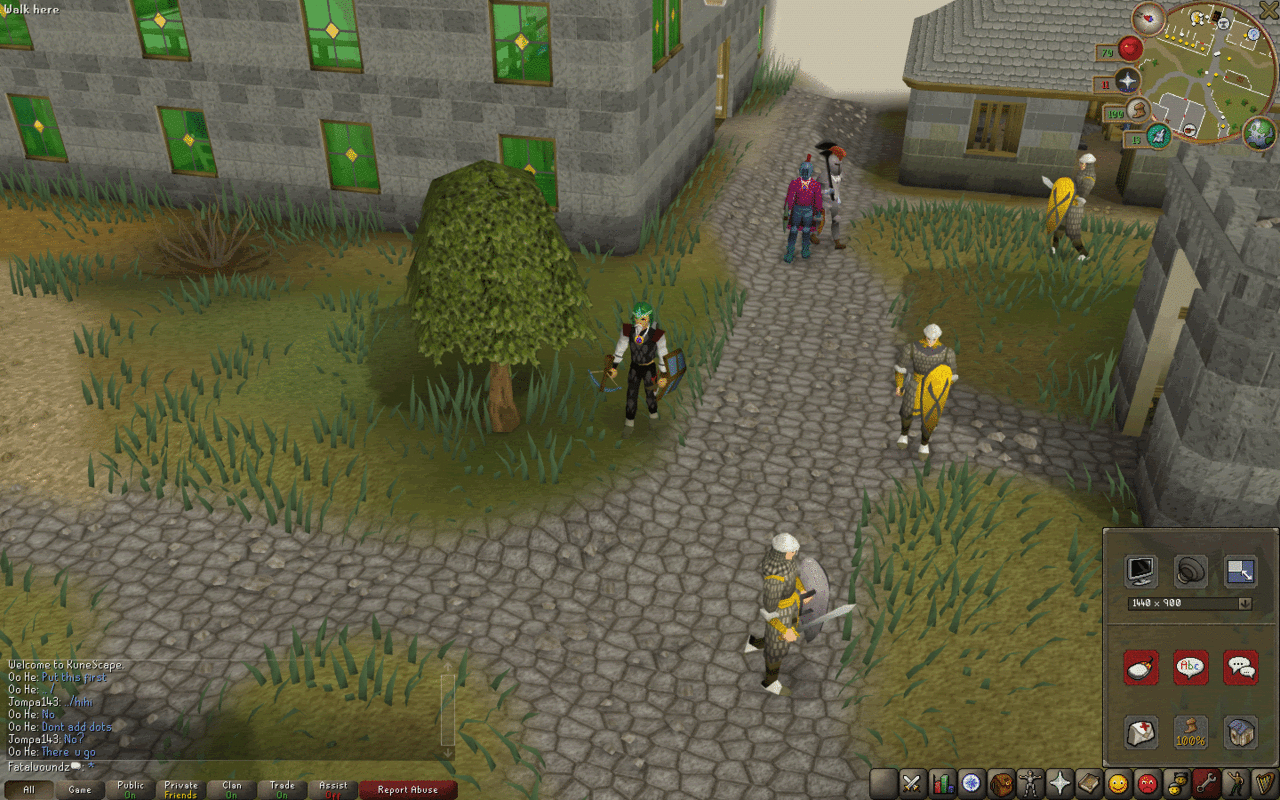Select the Public chat filter tab

coord(130,790)
